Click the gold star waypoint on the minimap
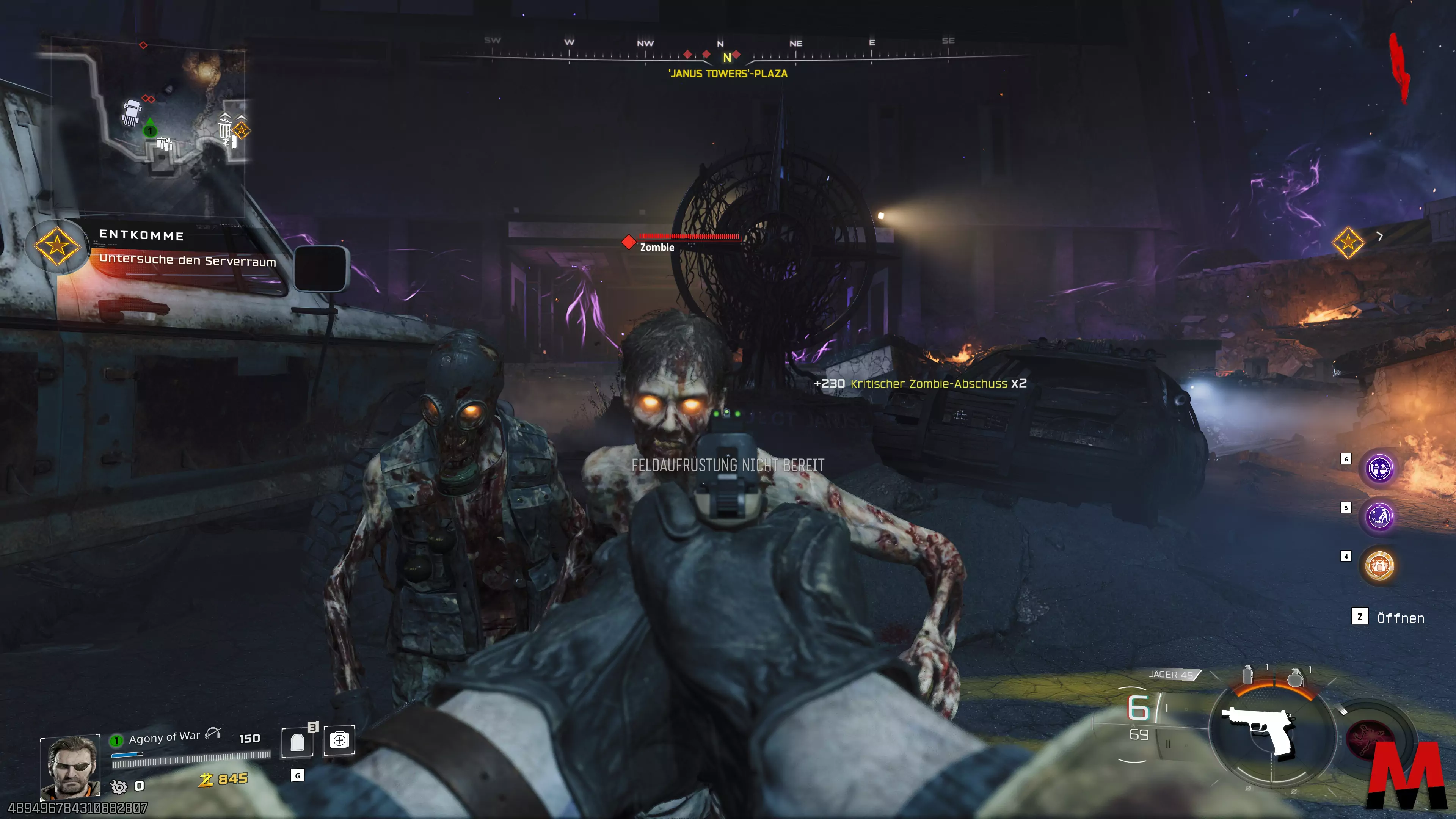Screen dimensions: 1456x819 242,130
